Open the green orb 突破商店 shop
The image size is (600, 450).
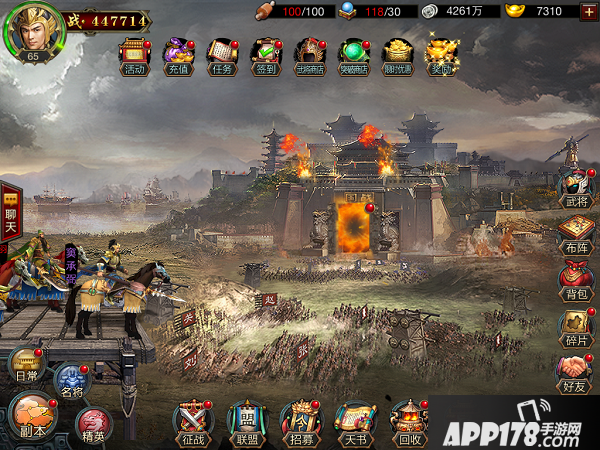pos(353,54)
